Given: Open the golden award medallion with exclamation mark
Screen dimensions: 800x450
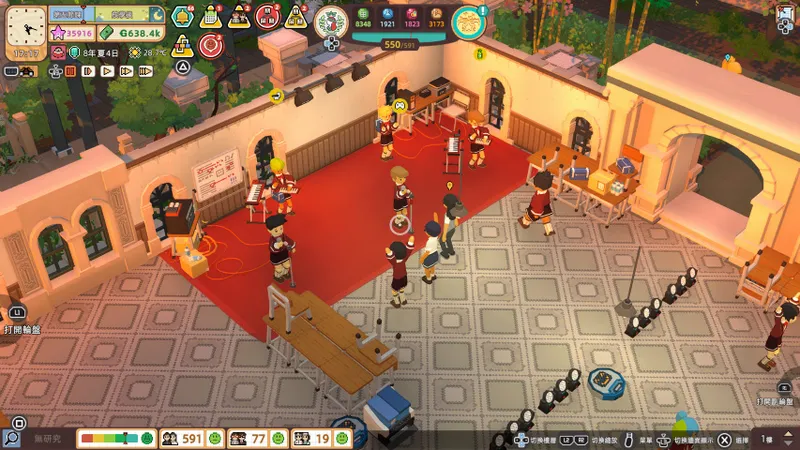Looking at the screenshot, I should coord(467,22).
